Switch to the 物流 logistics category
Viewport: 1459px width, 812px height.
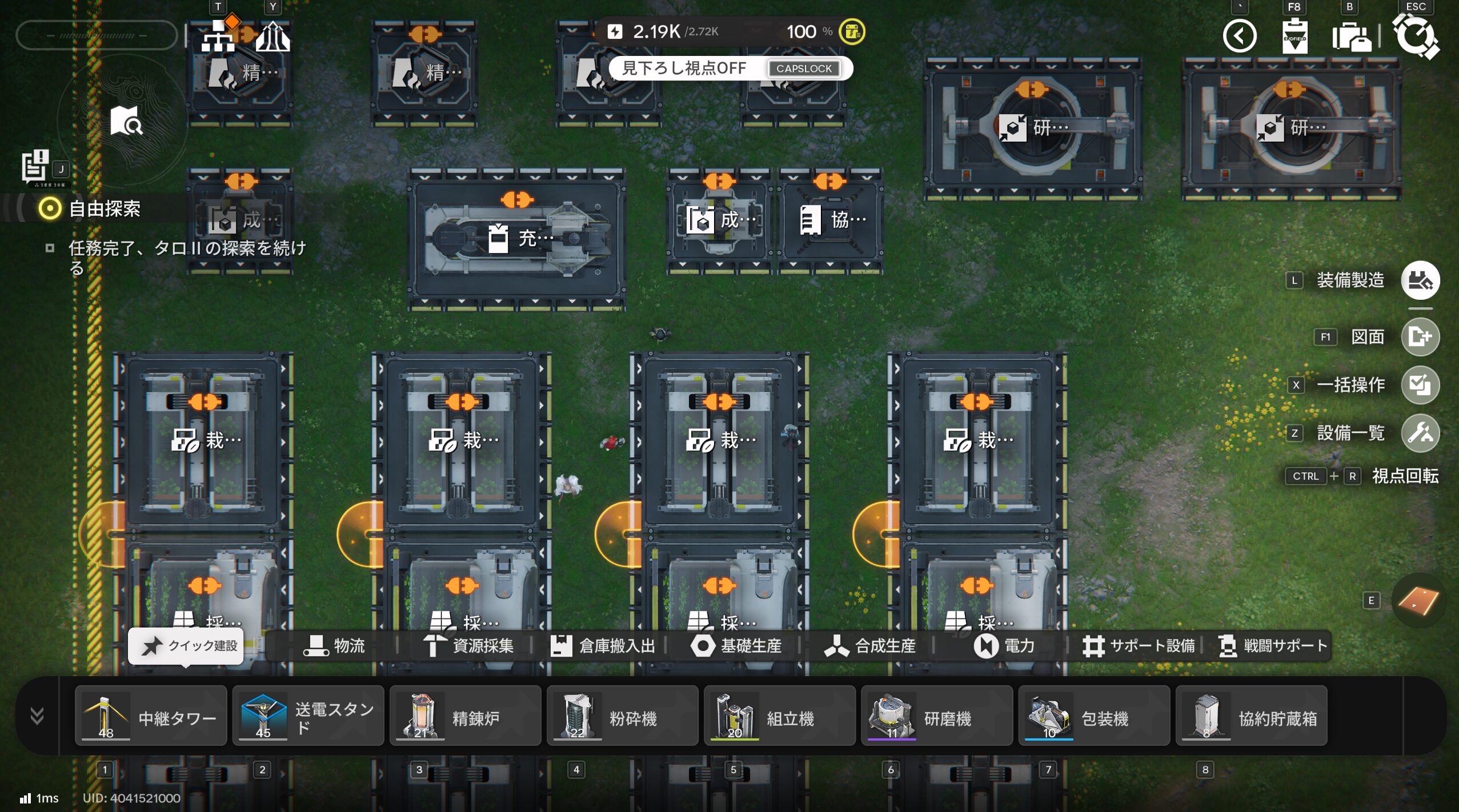click(x=334, y=646)
